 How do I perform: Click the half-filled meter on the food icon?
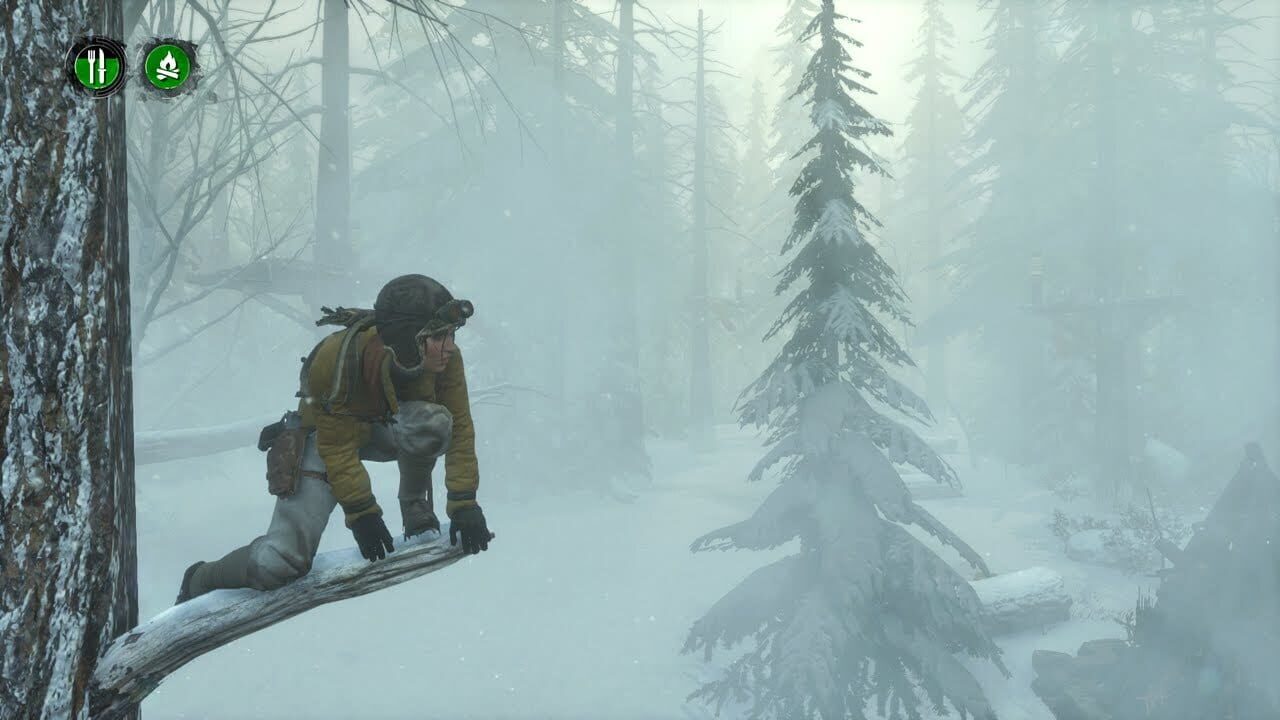tap(97, 73)
